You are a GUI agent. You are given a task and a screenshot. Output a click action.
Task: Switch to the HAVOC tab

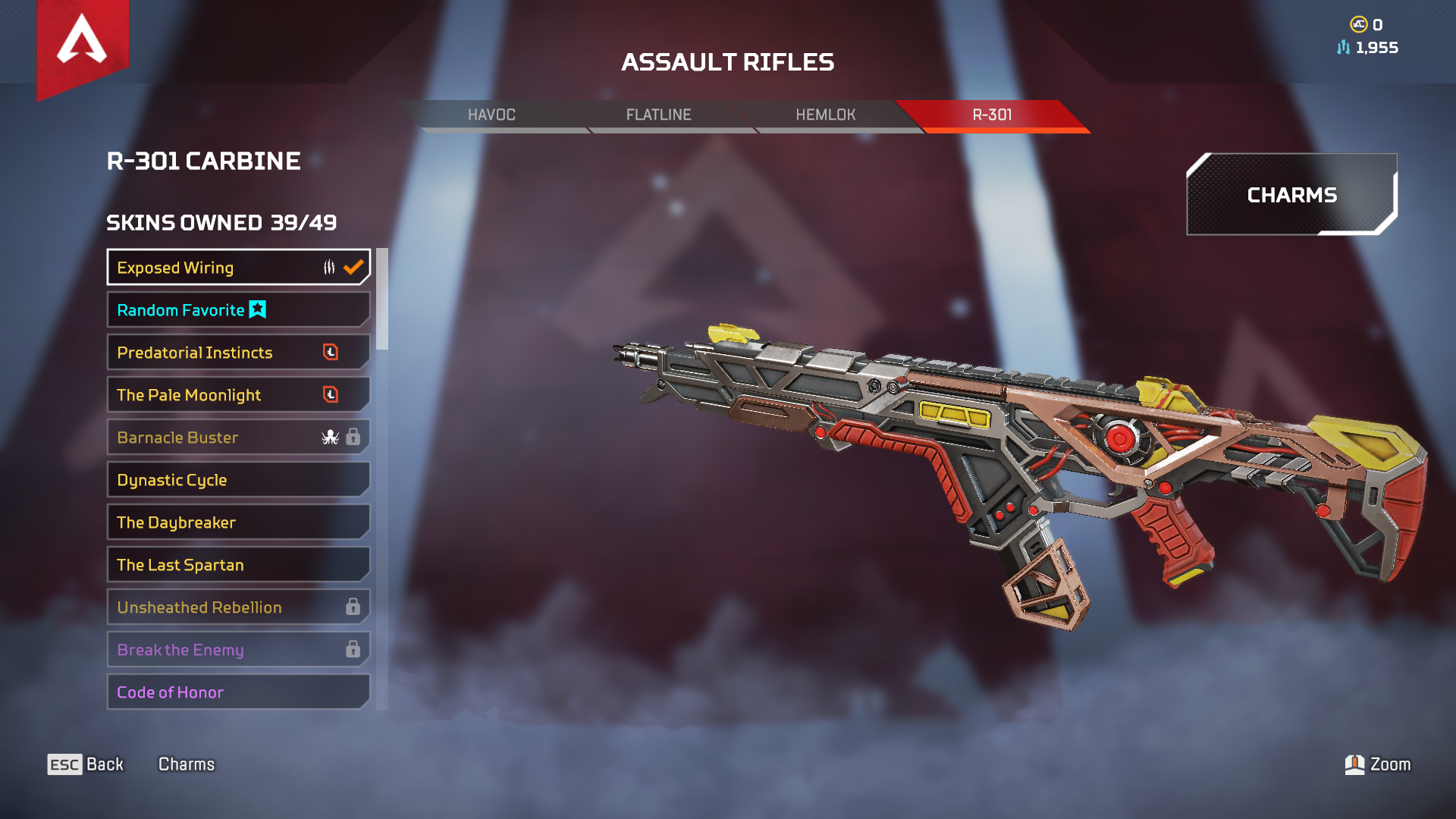(491, 115)
